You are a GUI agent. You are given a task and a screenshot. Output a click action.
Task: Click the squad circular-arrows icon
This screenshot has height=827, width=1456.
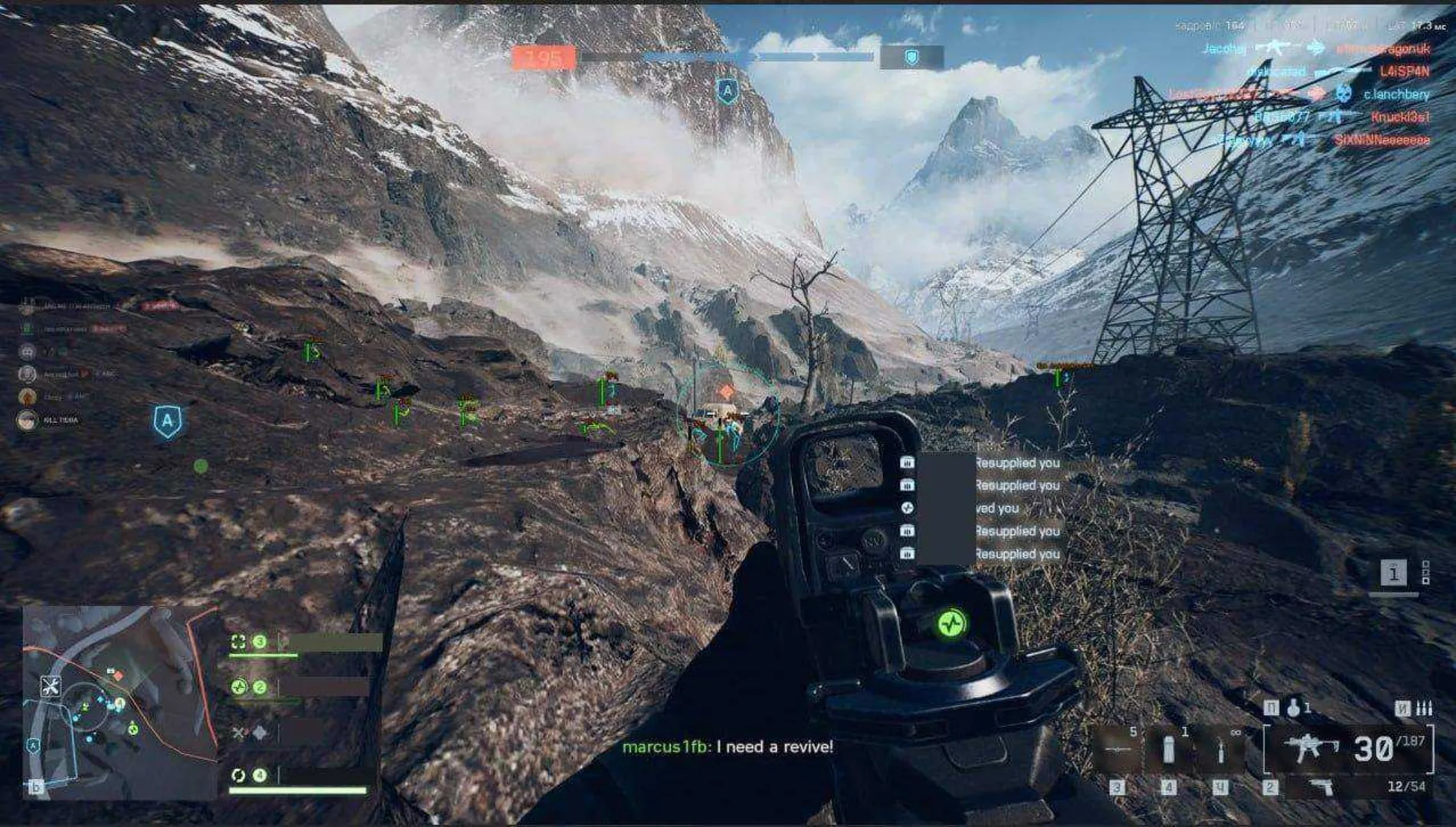tap(238, 776)
